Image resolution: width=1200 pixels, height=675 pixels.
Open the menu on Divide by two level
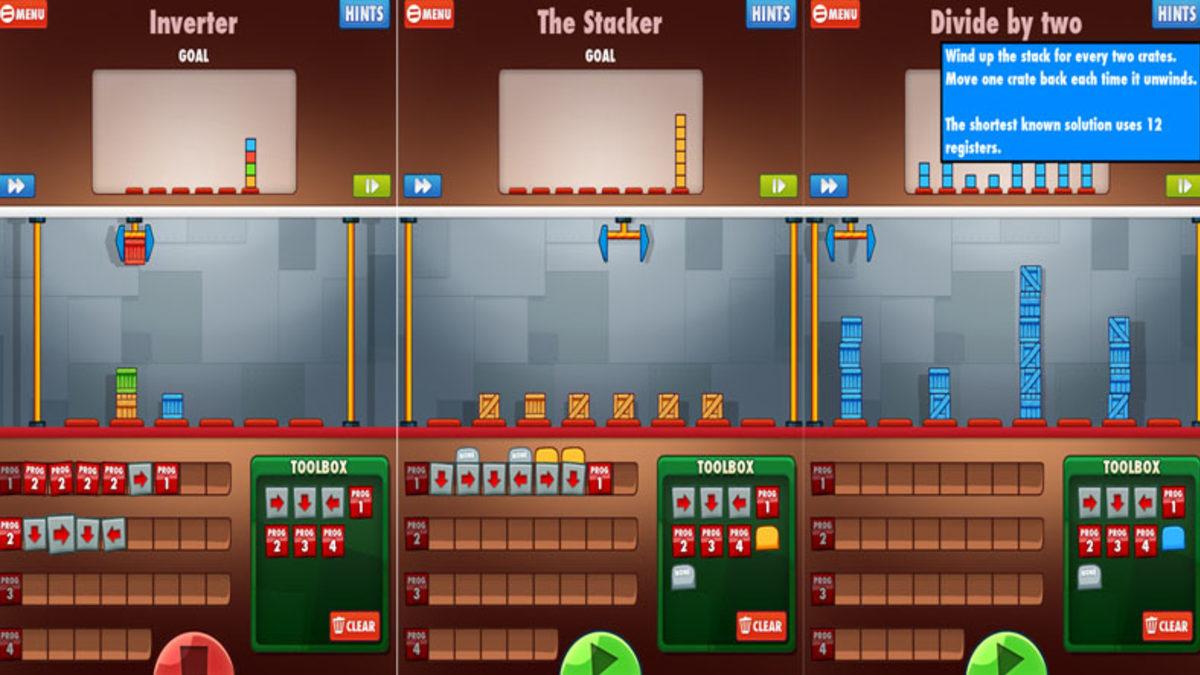coord(834,13)
